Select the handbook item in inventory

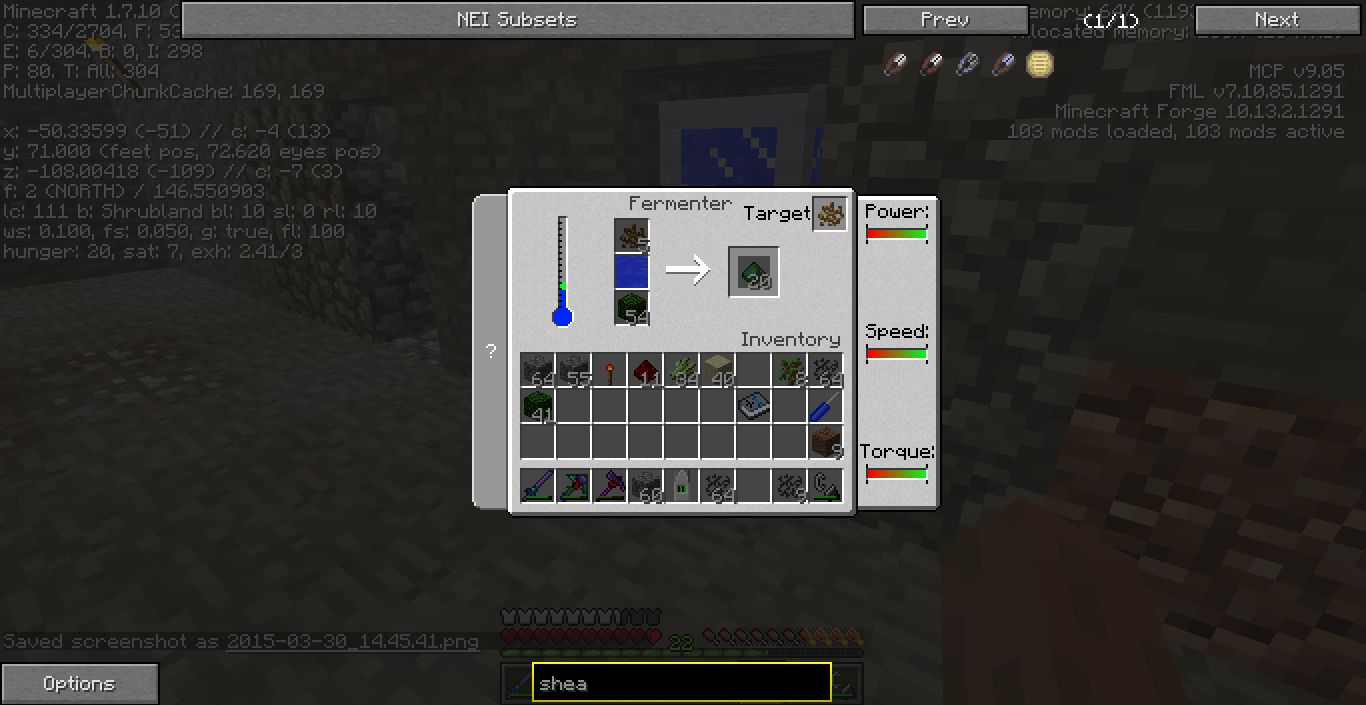[753, 407]
